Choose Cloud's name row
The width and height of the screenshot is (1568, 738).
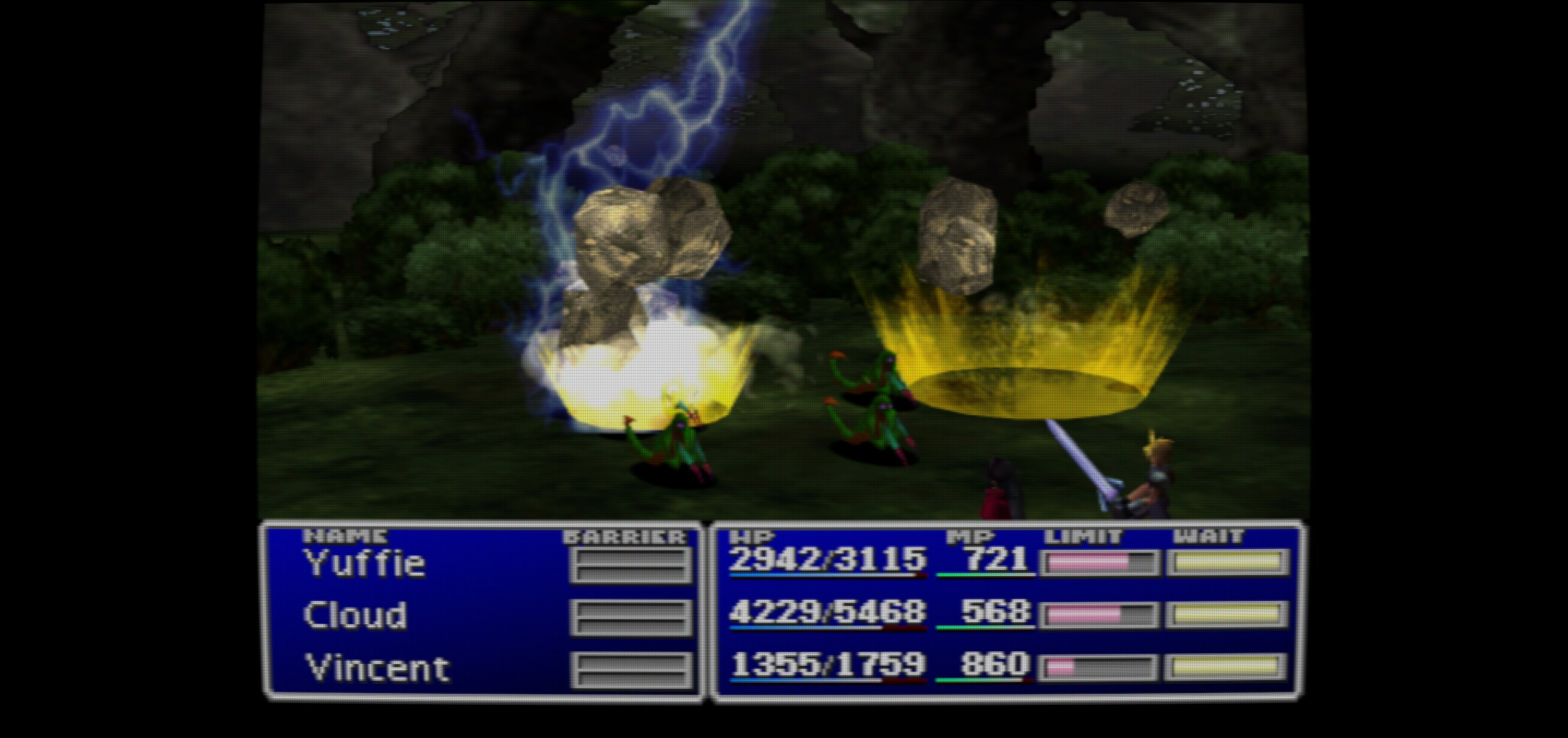pos(355,616)
